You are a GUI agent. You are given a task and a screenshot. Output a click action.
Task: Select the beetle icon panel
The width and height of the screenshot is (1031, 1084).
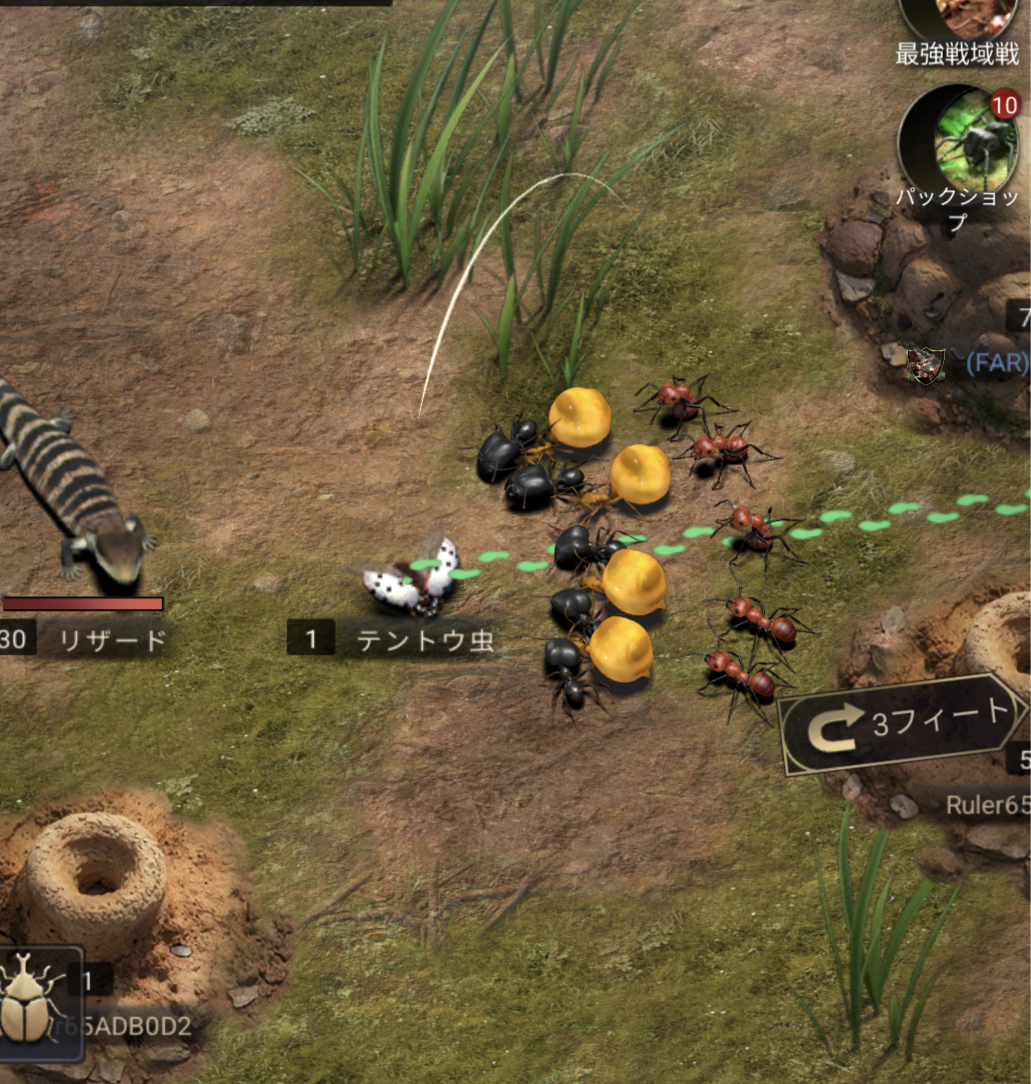[x=38, y=1003]
